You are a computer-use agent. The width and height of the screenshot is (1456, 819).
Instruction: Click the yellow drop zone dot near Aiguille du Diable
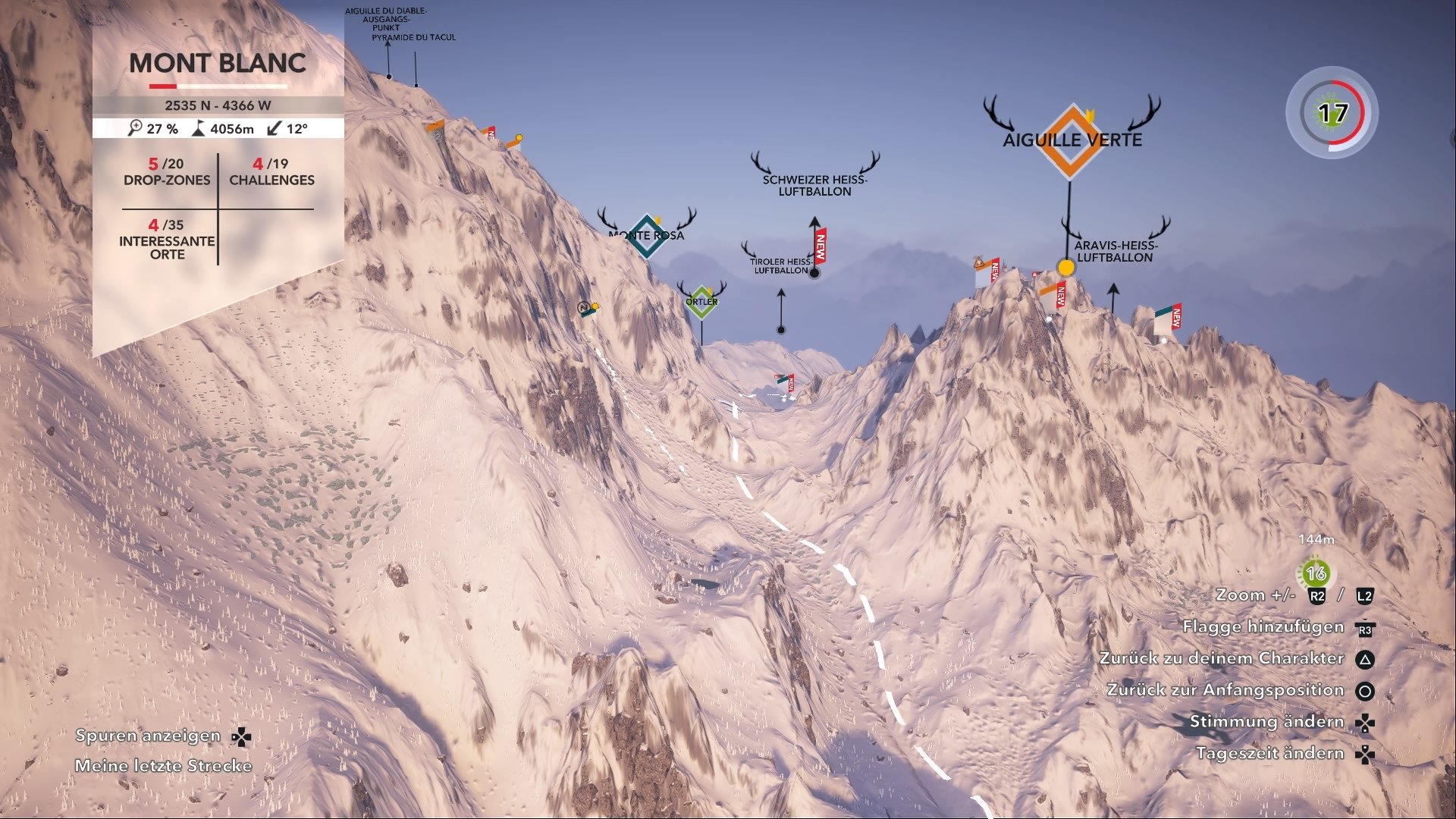point(518,138)
